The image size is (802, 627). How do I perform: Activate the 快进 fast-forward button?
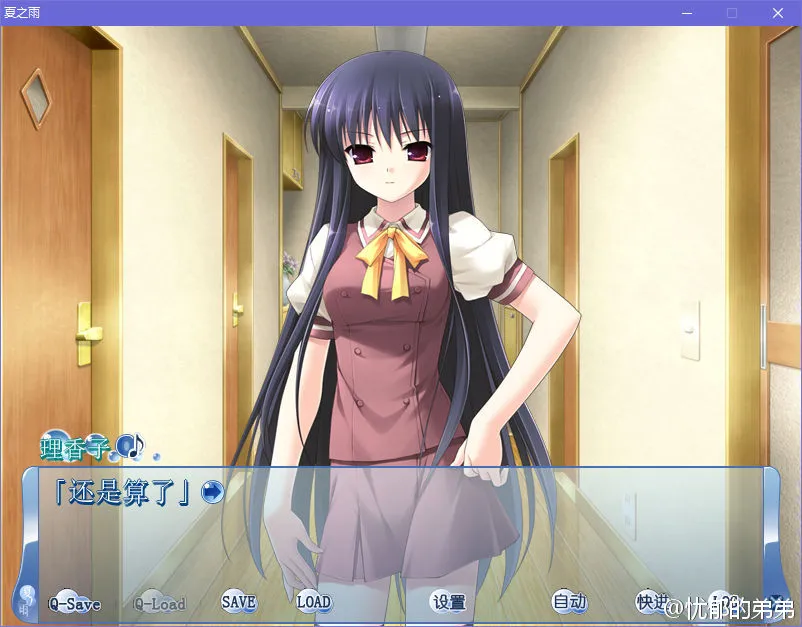652,602
